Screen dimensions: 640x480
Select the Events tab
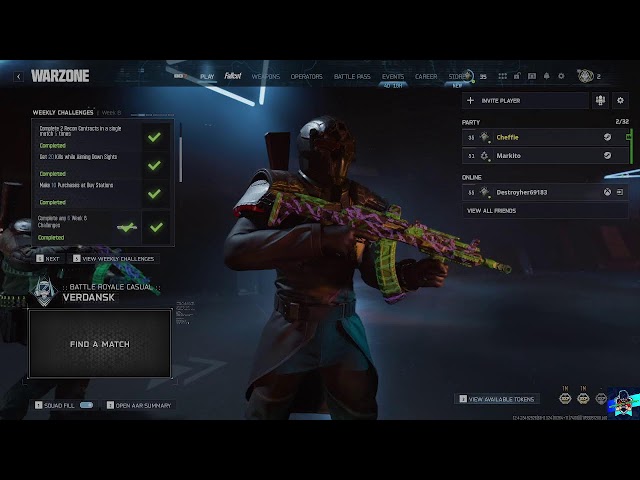393,76
